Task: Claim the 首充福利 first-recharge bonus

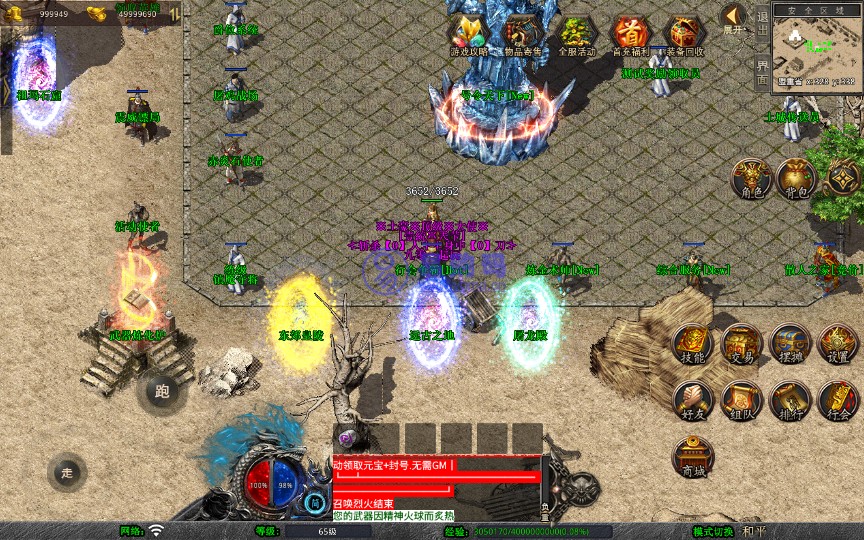Action: click(x=630, y=35)
